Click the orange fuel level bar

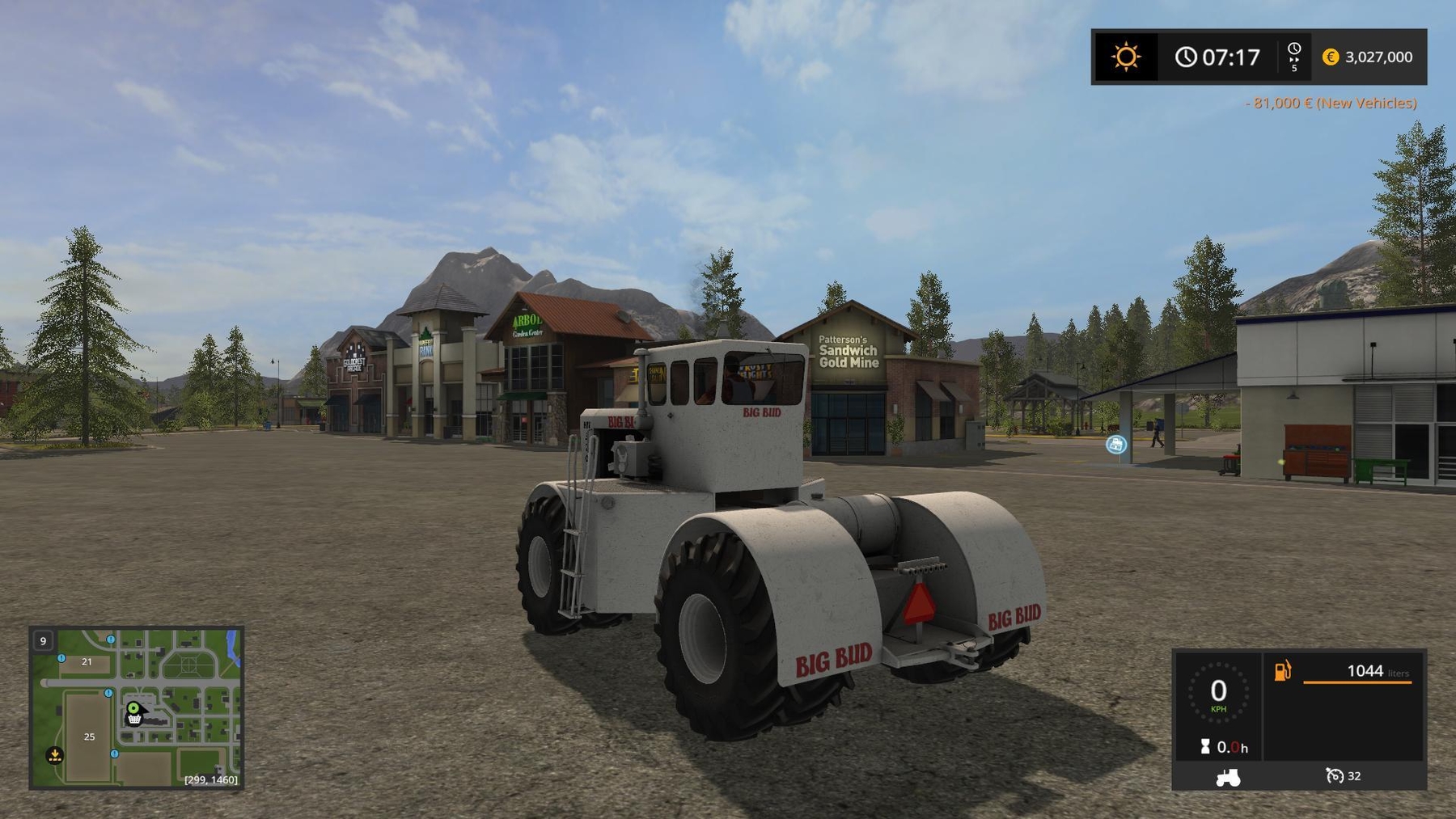pos(1358,682)
